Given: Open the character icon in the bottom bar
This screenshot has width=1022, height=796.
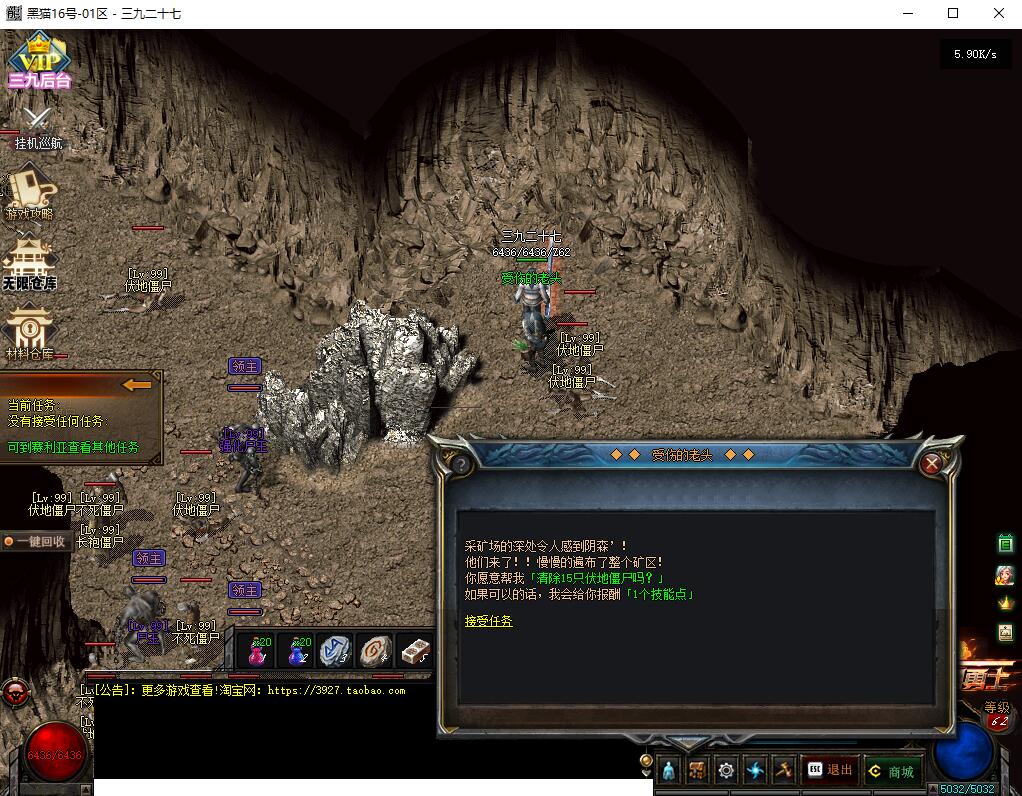Looking at the screenshot, I should [x=669, y=770].
